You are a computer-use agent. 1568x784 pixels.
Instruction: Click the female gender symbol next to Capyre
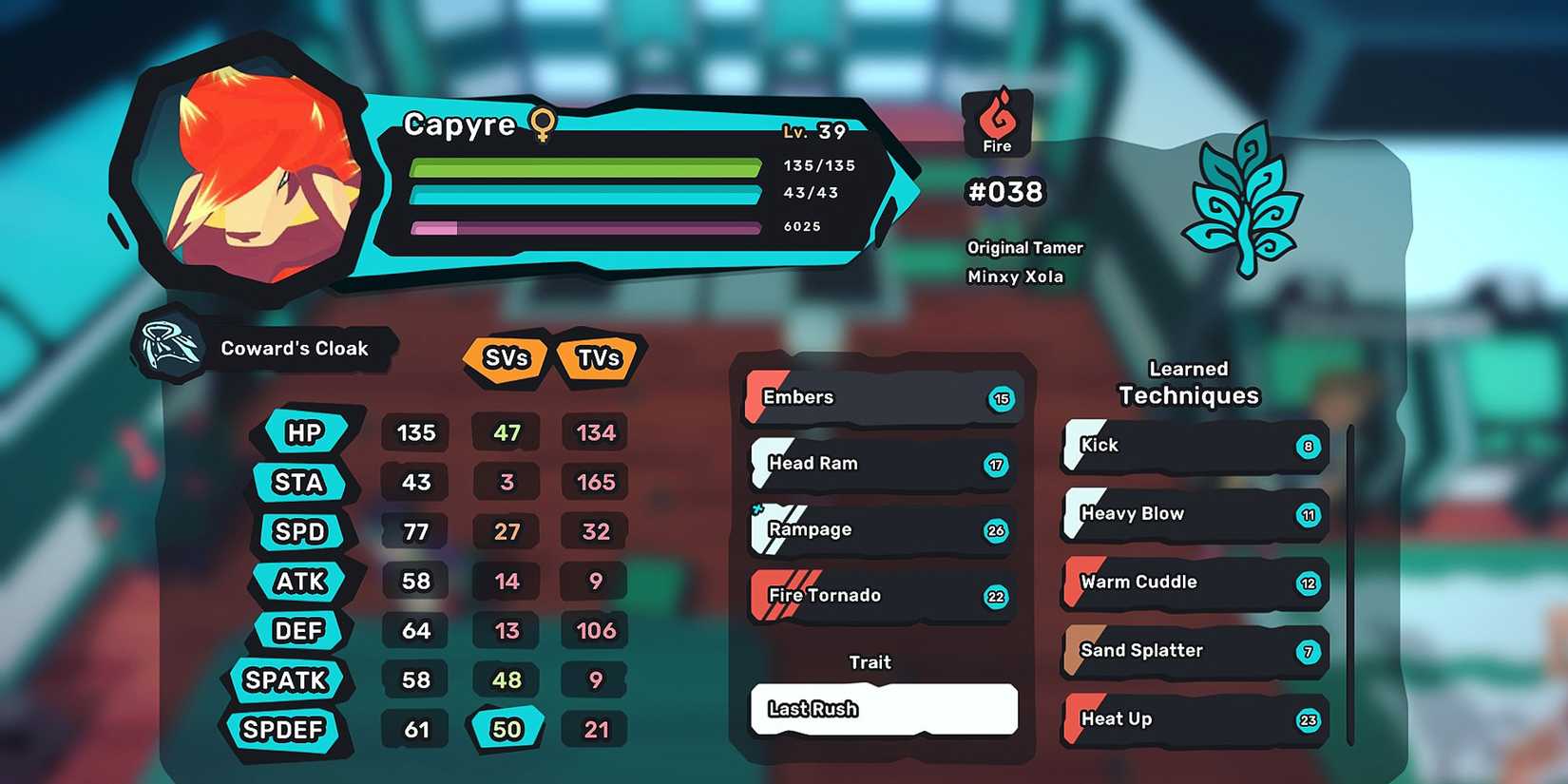(x=542, y=124)
